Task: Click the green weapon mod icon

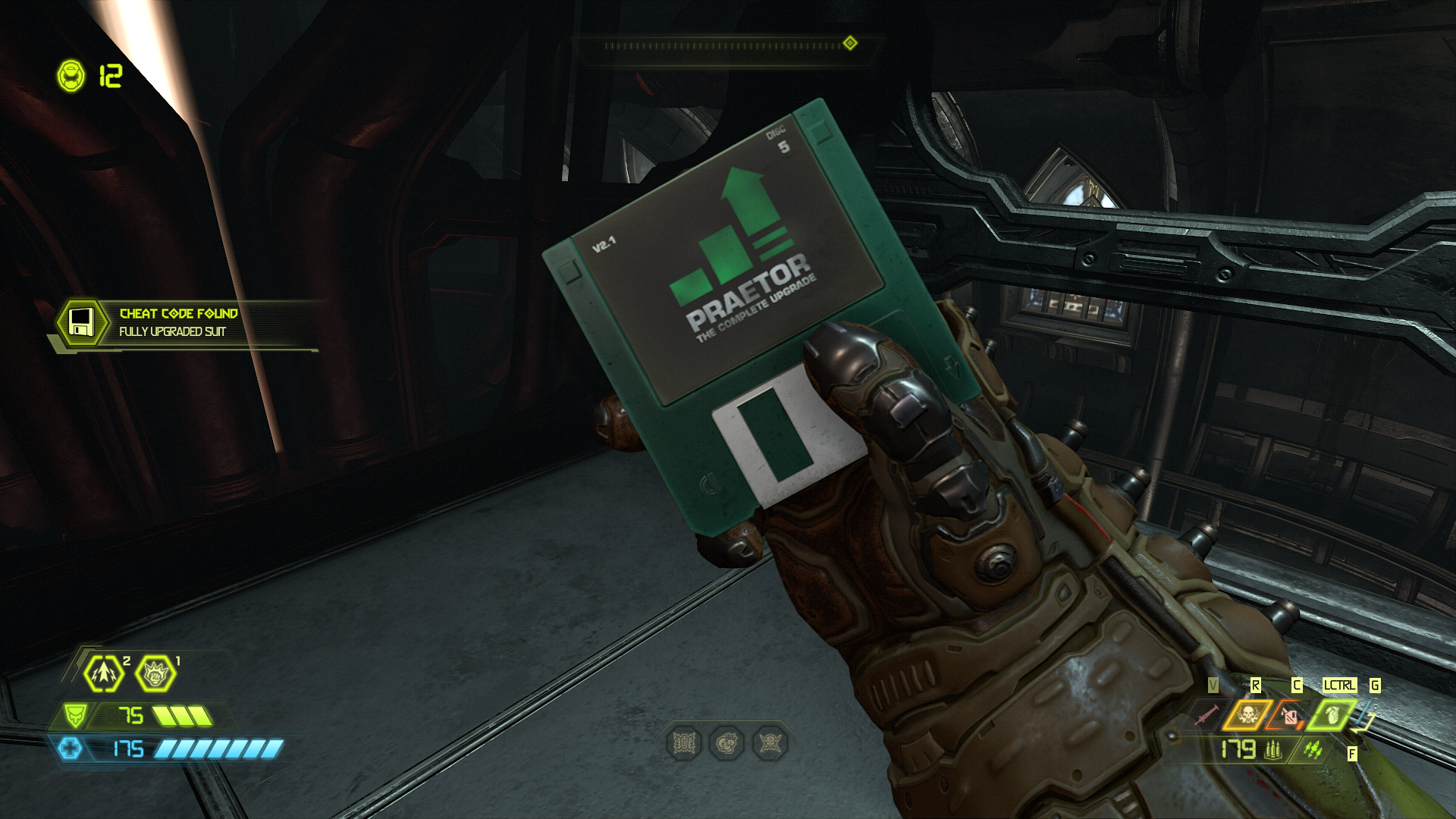Action: click(x=1313, y=750)
